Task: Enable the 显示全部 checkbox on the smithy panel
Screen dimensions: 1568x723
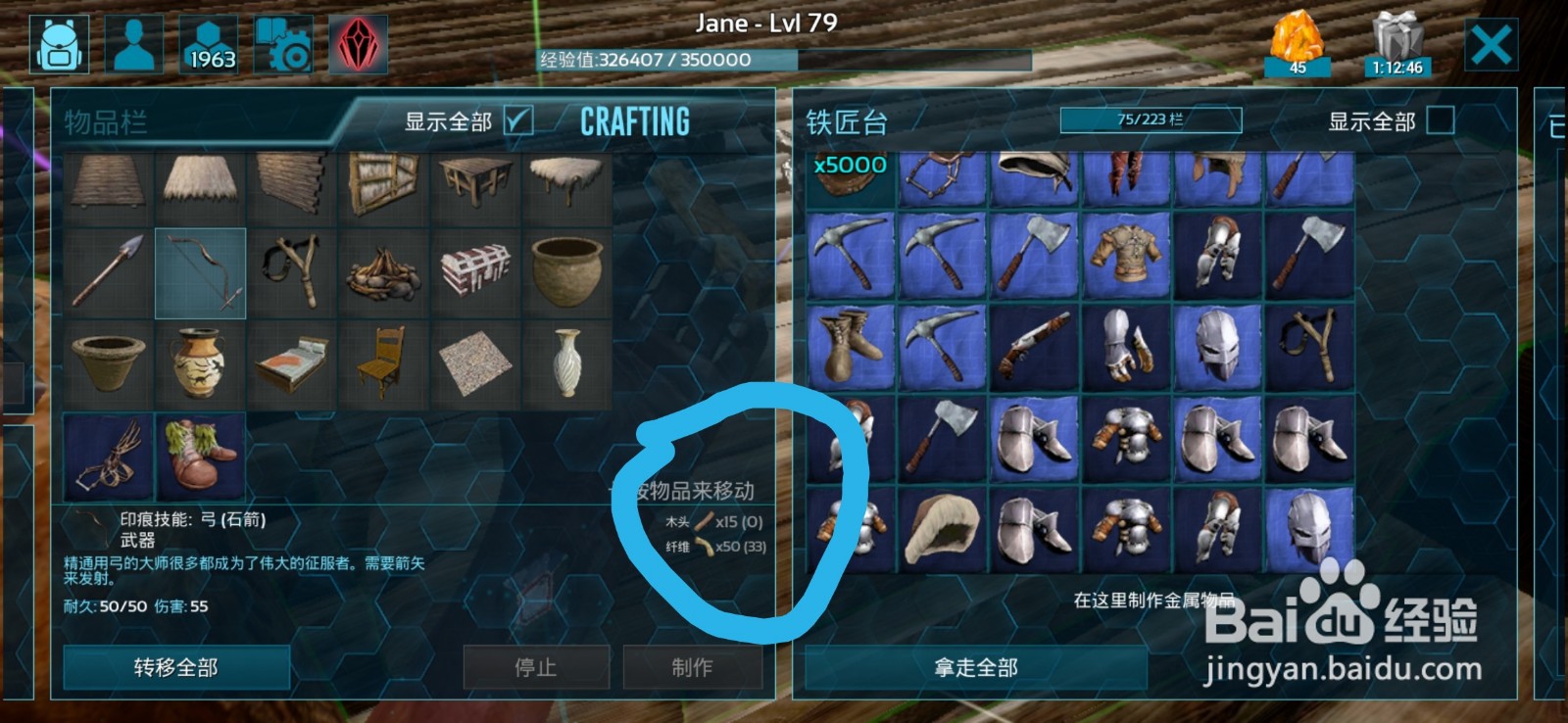Action: point(1440,122)
